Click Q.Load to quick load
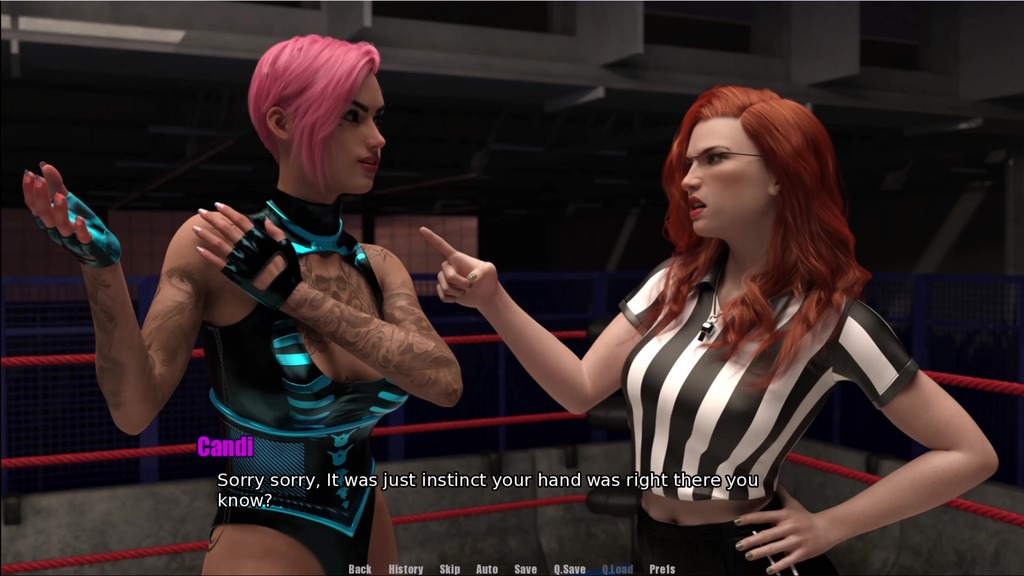This screenshot has width=1024, height=576. pos(617,569)
